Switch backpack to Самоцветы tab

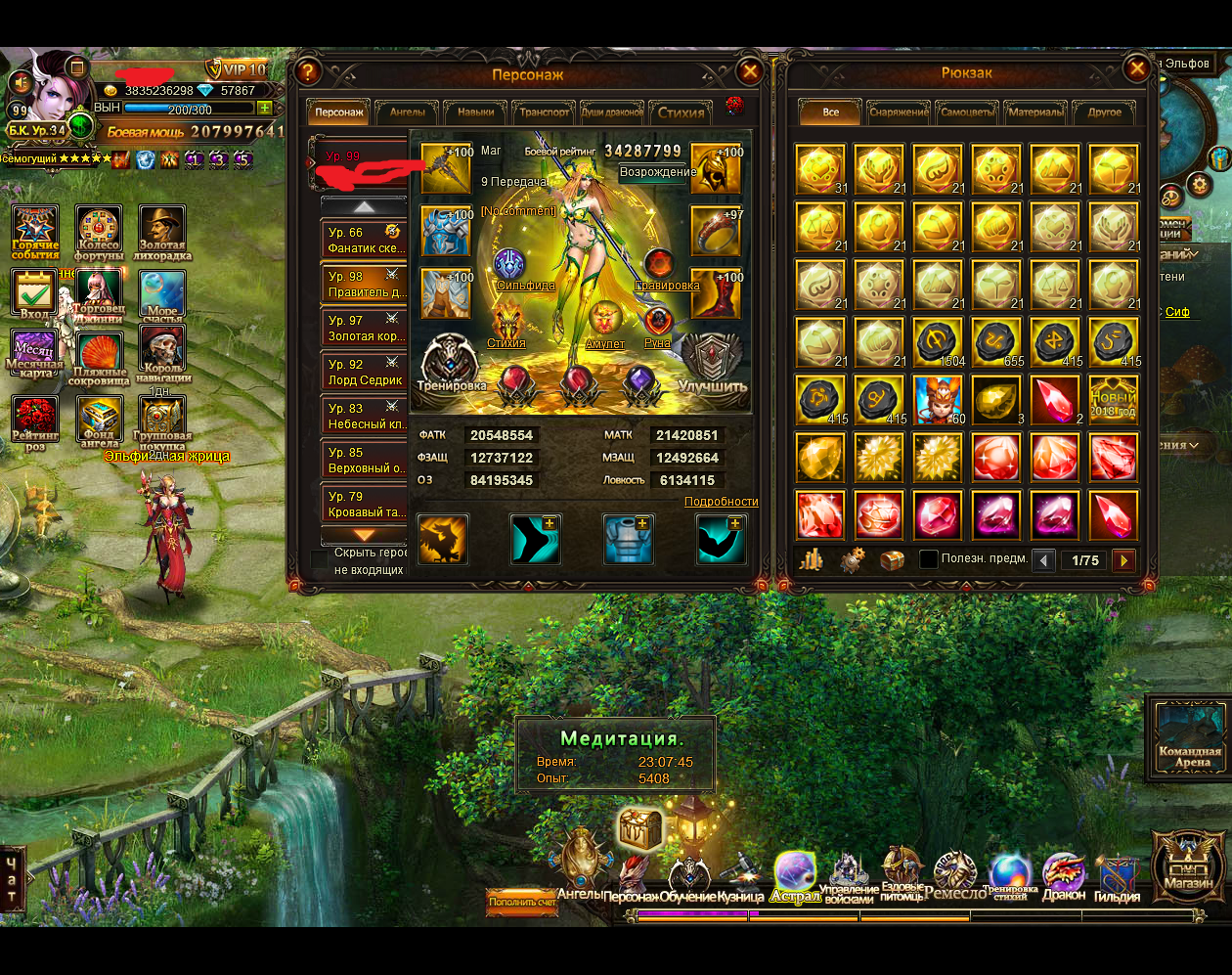[967, 112]
